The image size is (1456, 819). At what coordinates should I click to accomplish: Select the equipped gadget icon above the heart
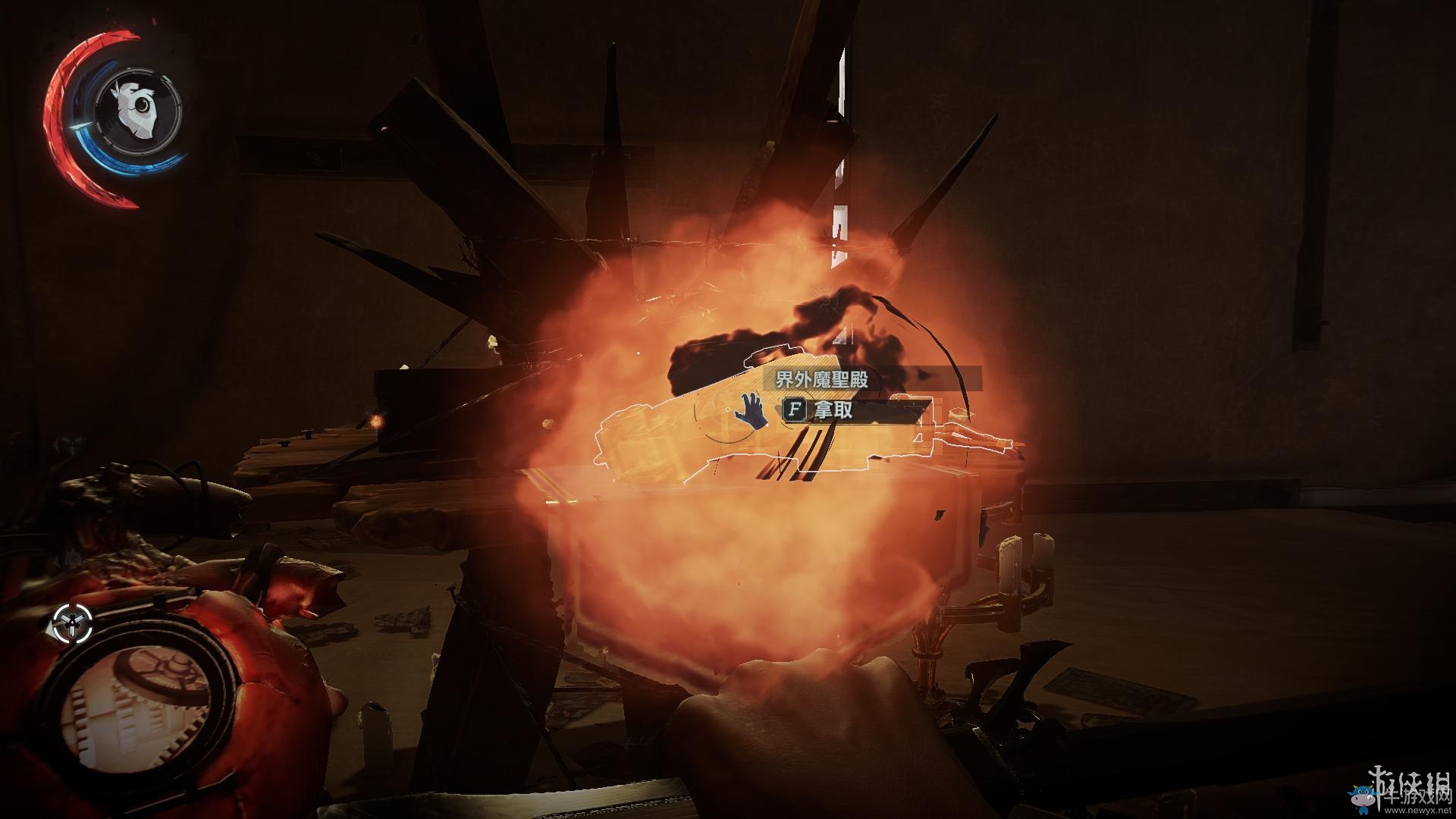click(x=71, y=623)
